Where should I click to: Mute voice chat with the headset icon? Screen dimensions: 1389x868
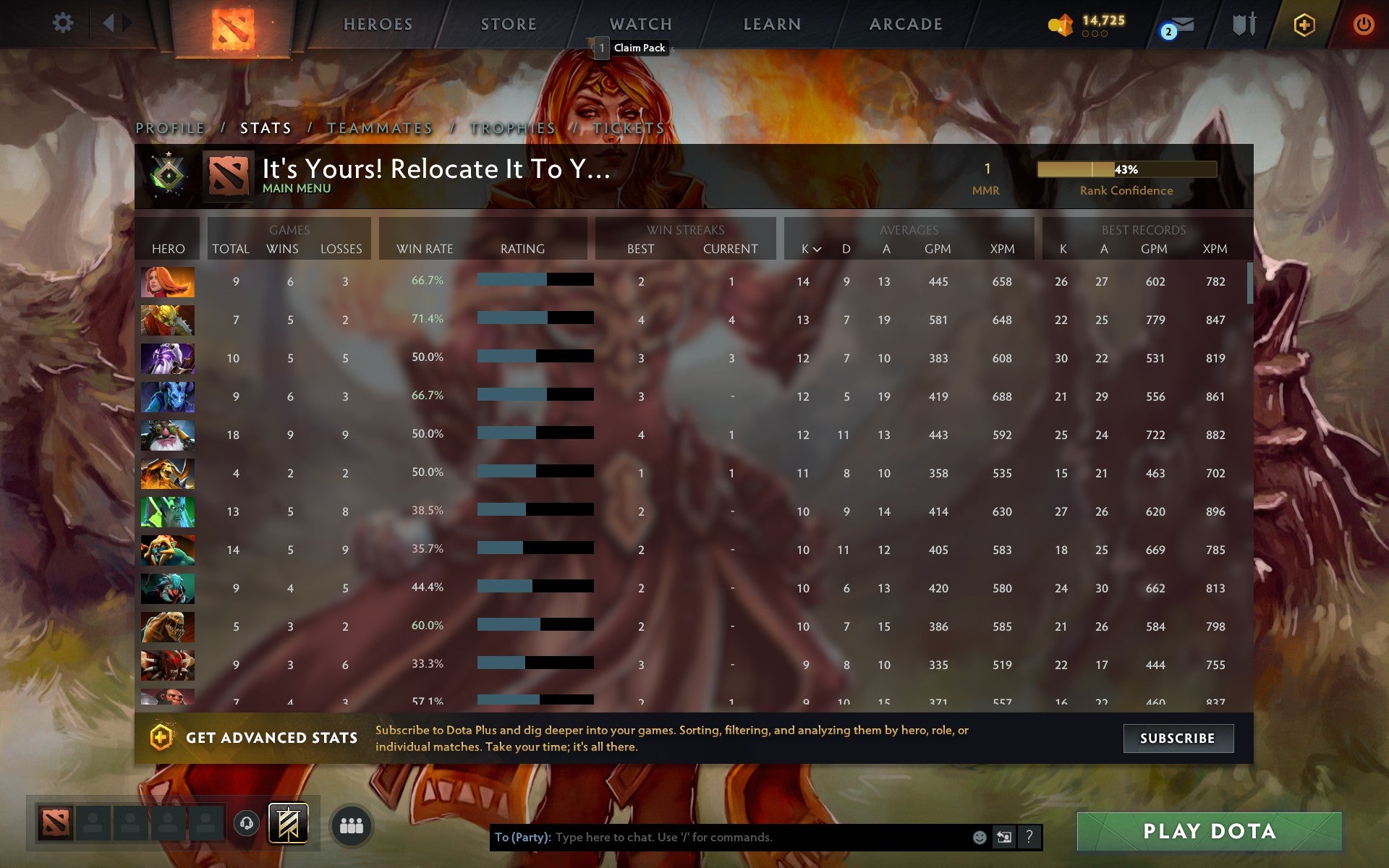click(x=246, y=824)
